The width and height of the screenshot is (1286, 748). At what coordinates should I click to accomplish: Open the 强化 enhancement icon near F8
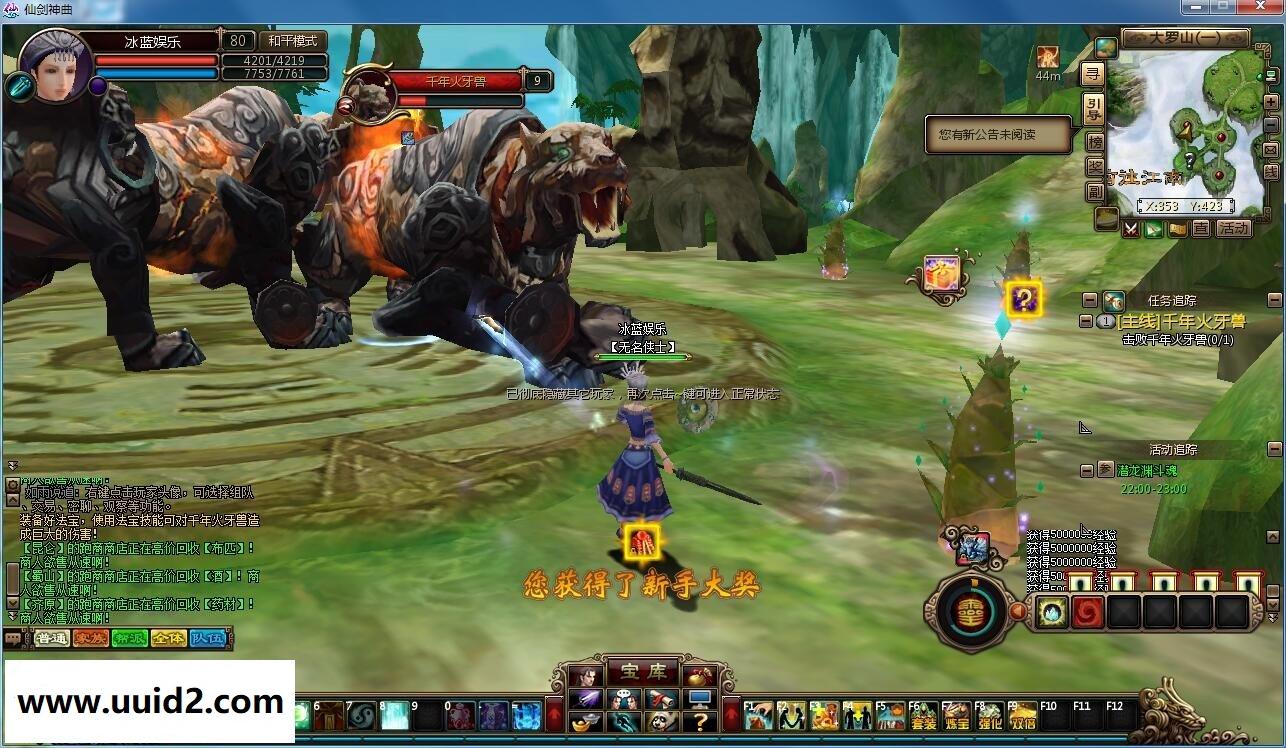(990, 714)
